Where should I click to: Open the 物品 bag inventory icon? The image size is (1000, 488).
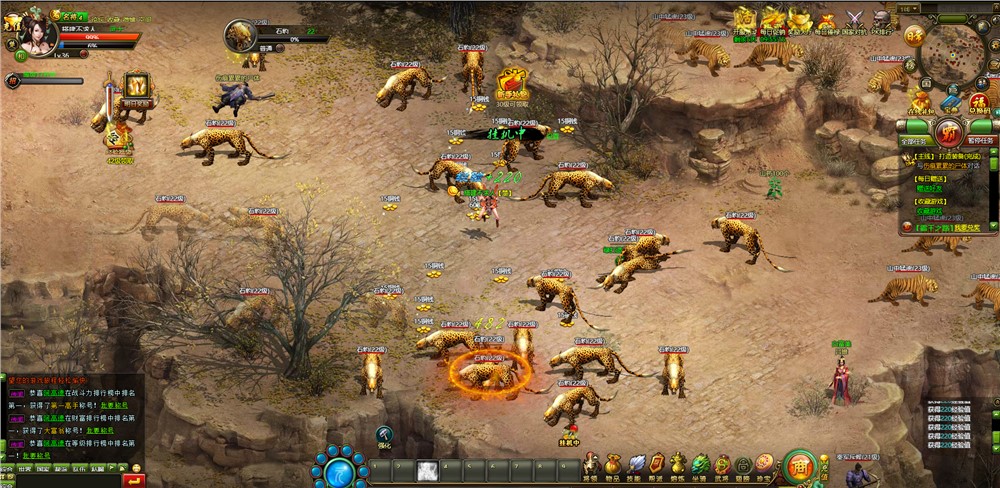click(611, 464)
